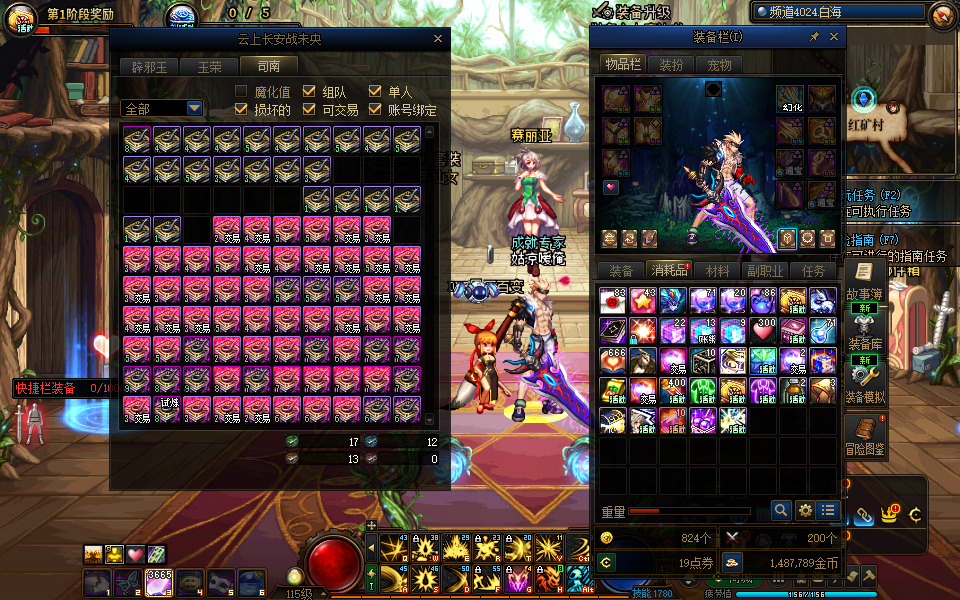Switch to the 辟邪玉 tab
This screenshot has width=960, height=600.
150,67
